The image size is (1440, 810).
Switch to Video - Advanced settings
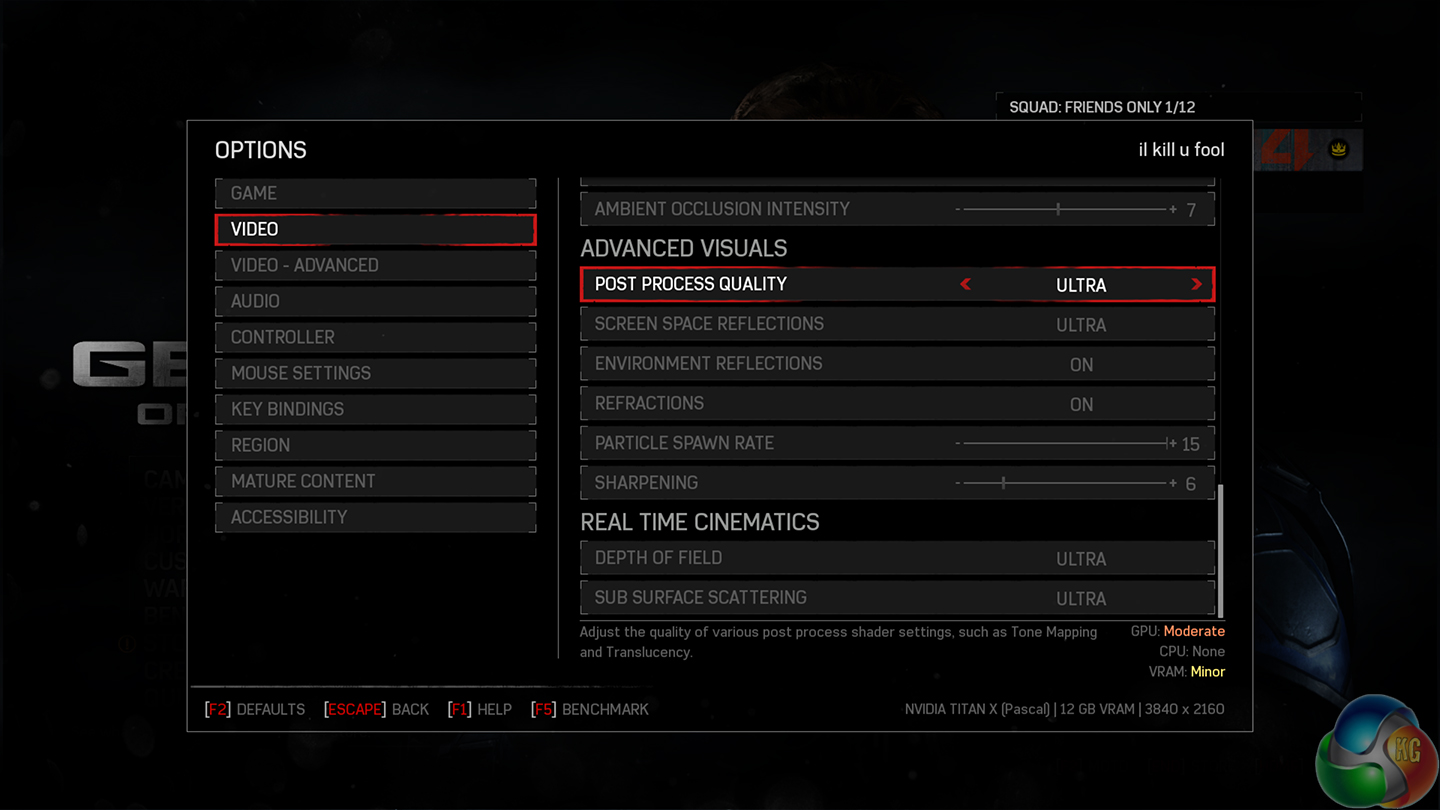375,265
